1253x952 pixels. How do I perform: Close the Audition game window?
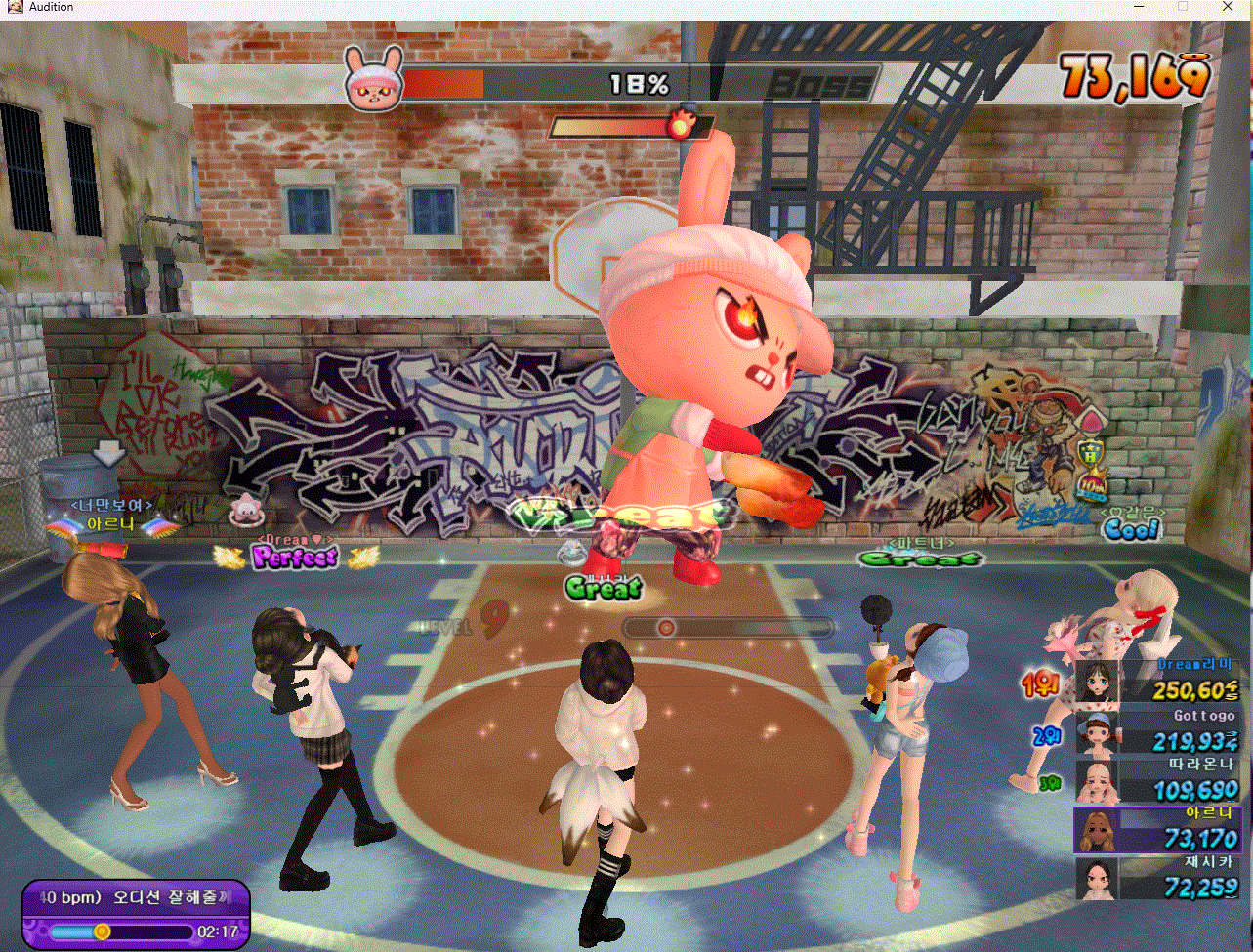(x=1228, y=7)
